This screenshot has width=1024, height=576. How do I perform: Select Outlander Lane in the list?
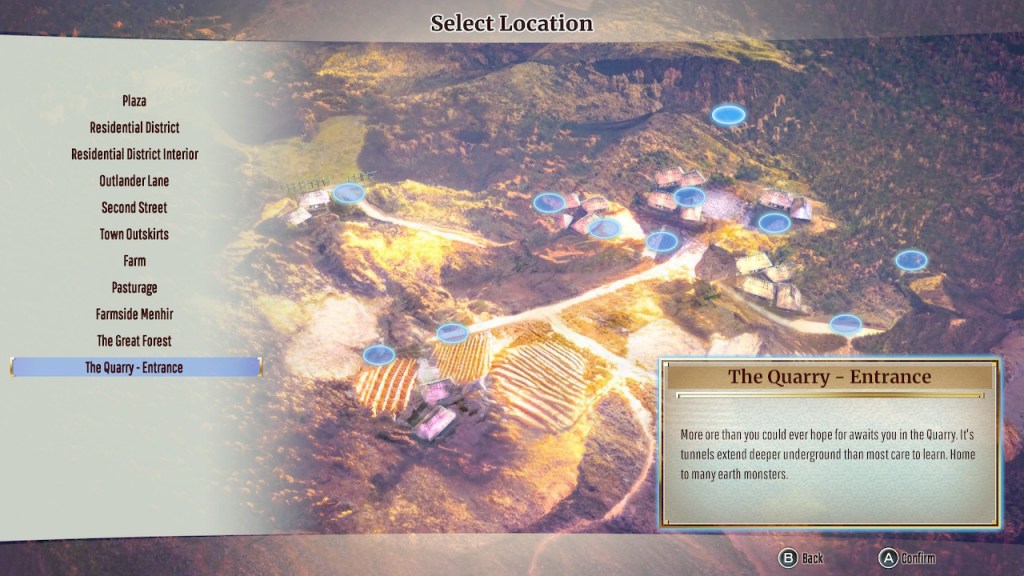(x=135, y=181)
